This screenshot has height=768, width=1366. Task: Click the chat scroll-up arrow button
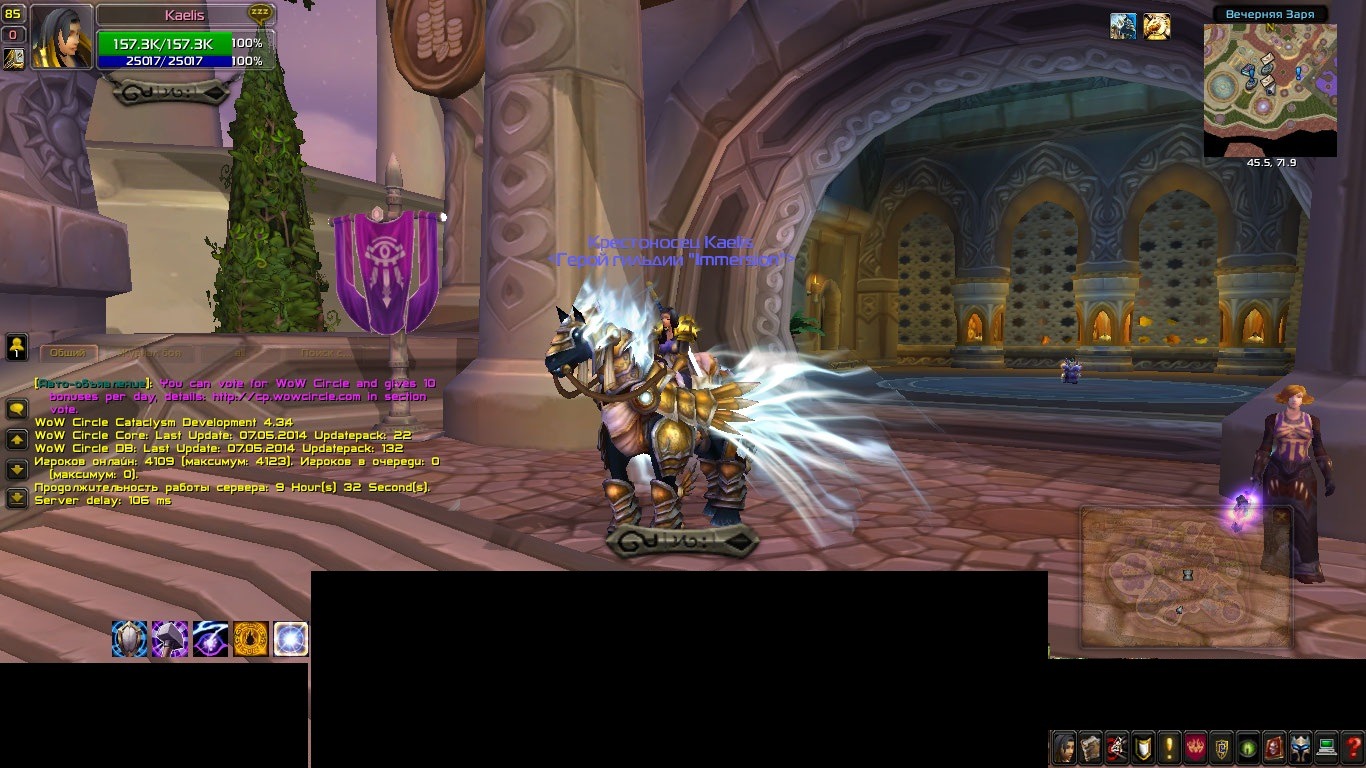tap(17, 440)
